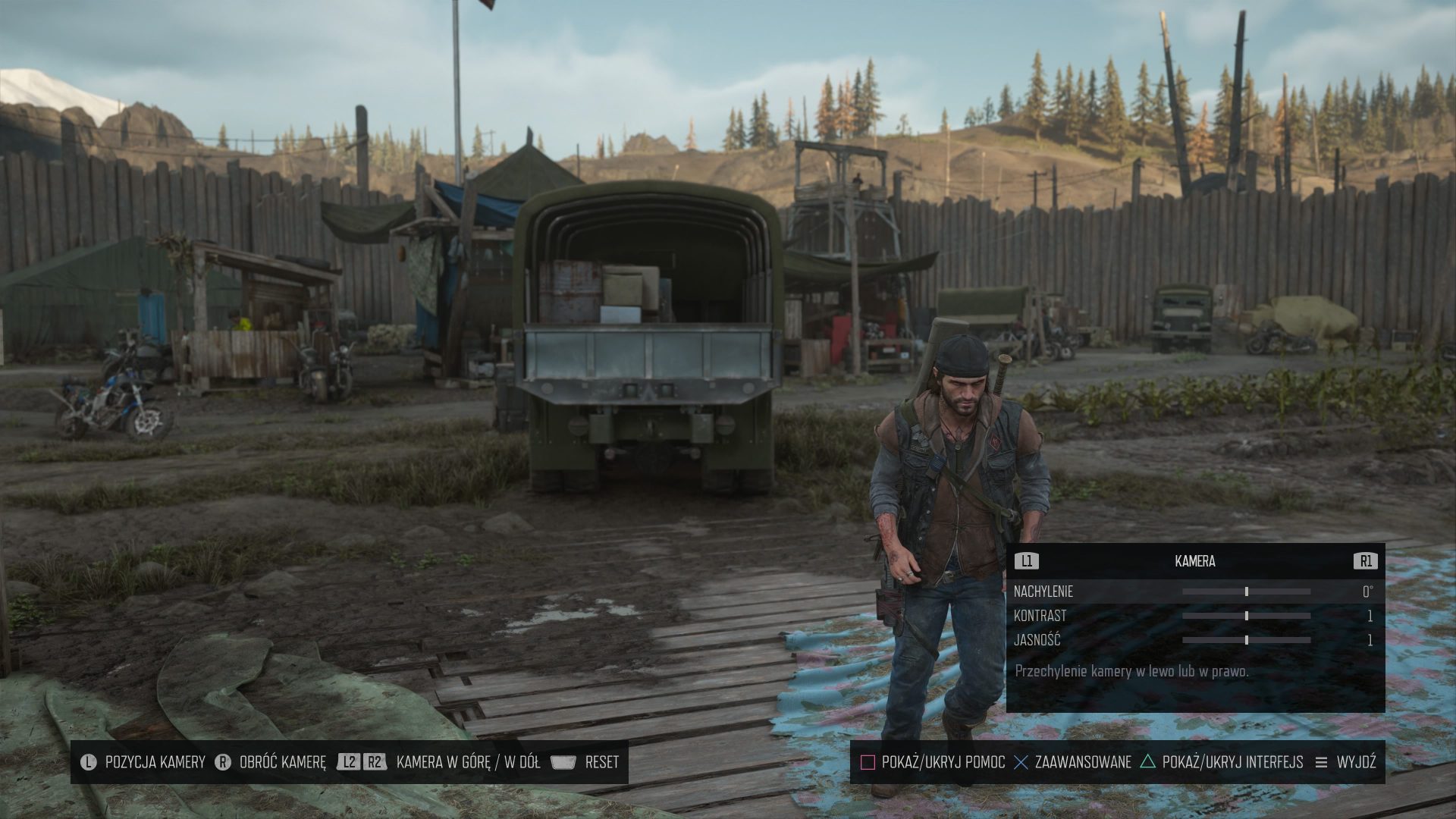Click the Nachylenie tilt slider
Image resolution: width=1456 pixels, height=819 pixels.
coord(1246,591)
